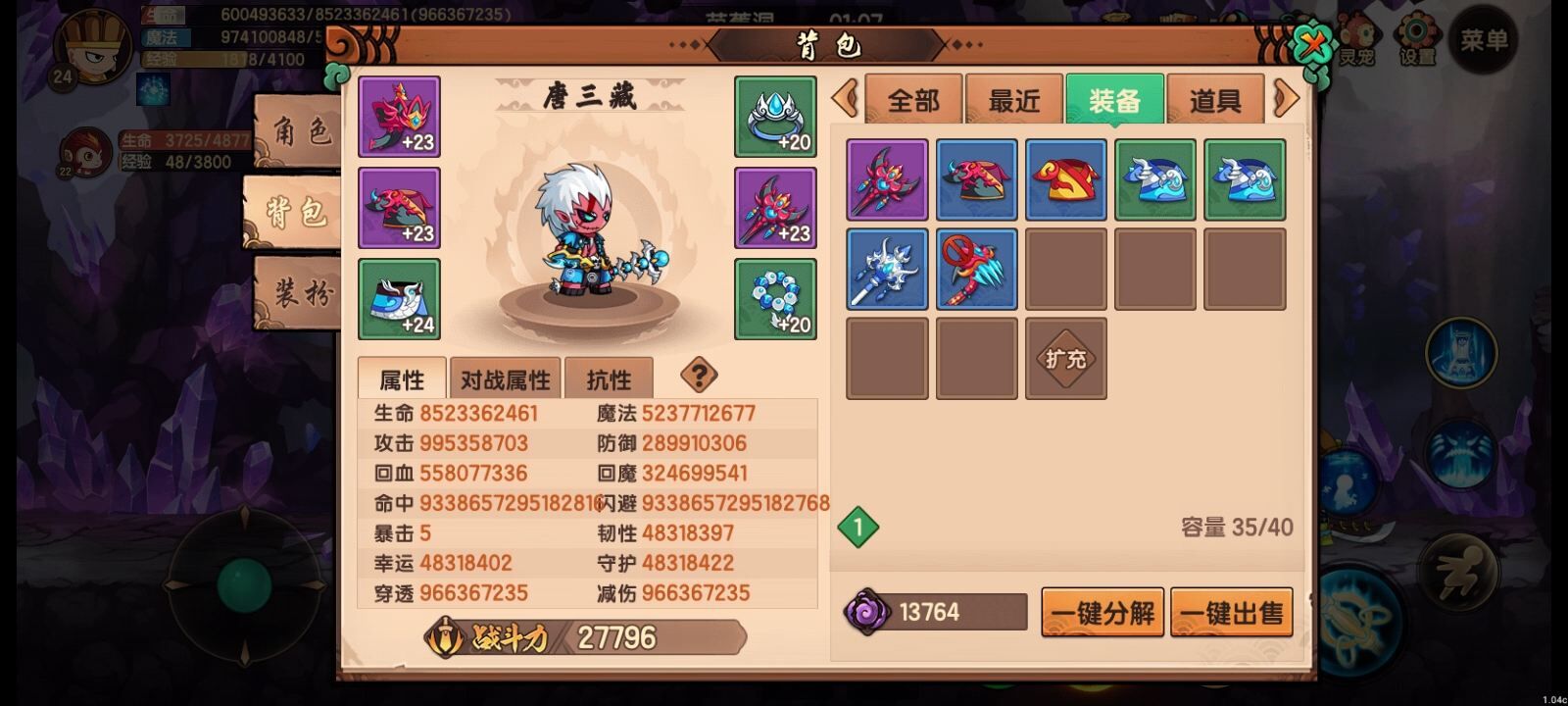Select the icy blue staff in inventory

pos(887,269)
